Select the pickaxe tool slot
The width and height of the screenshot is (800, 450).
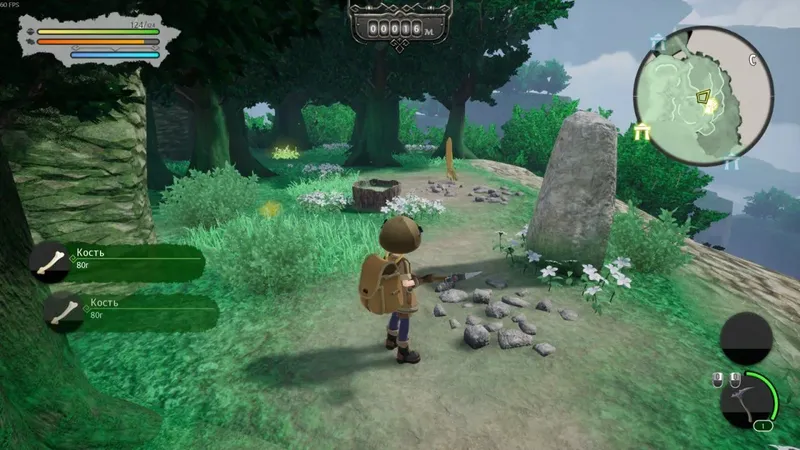[x=746, y=399]
